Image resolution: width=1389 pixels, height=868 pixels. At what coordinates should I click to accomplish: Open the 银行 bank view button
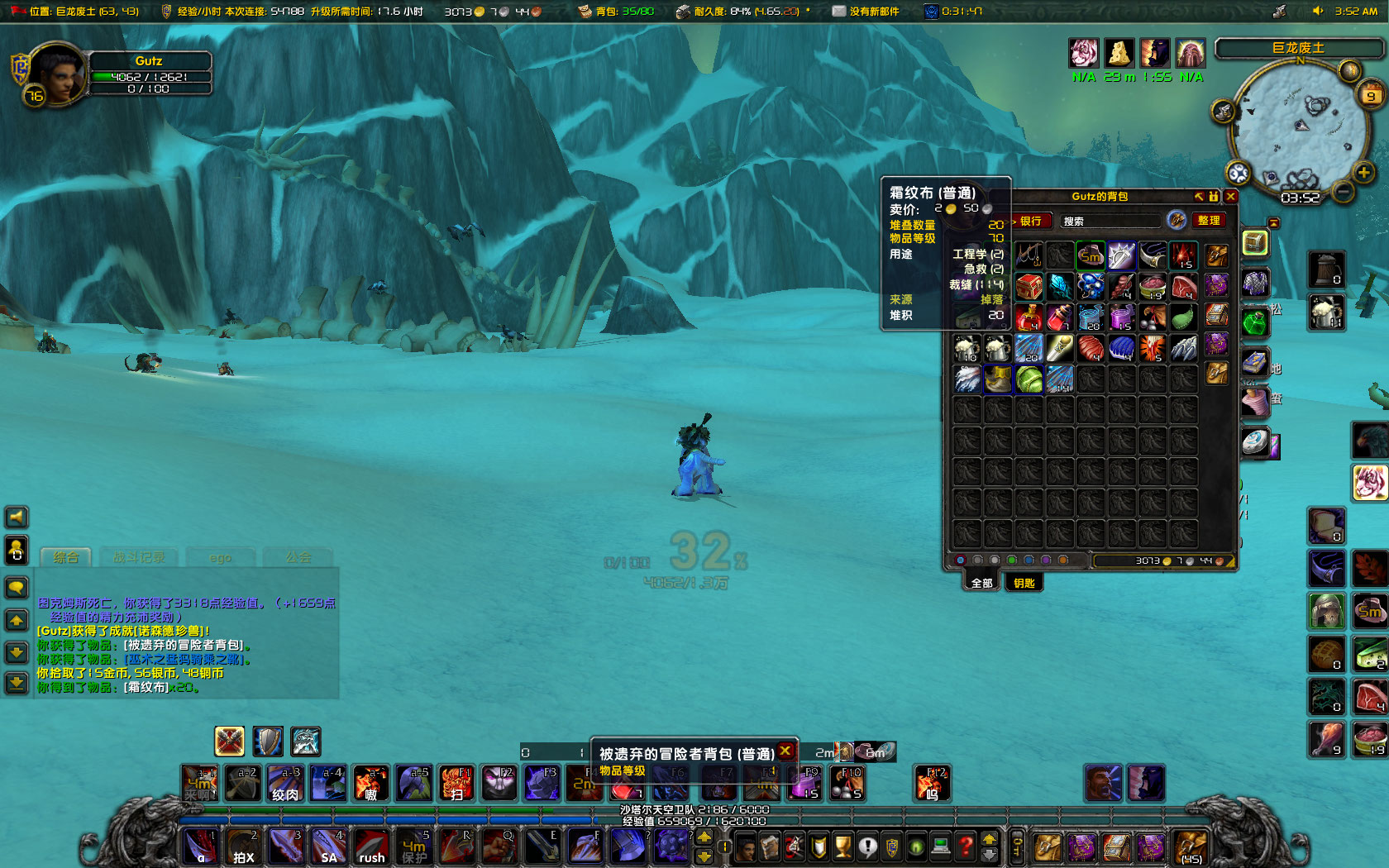click(1030, 221)
